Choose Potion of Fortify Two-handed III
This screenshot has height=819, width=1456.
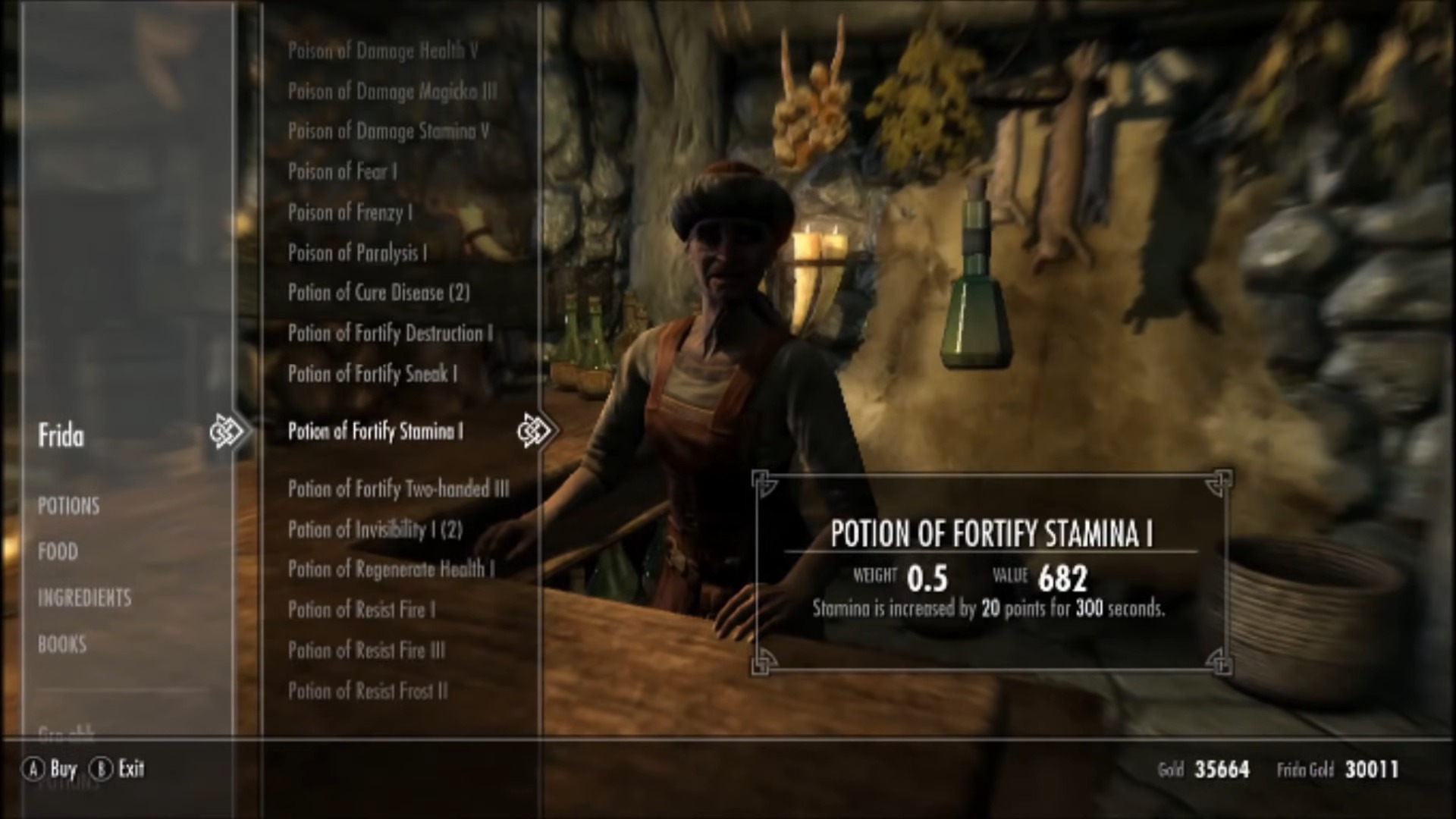coord(400,489)
